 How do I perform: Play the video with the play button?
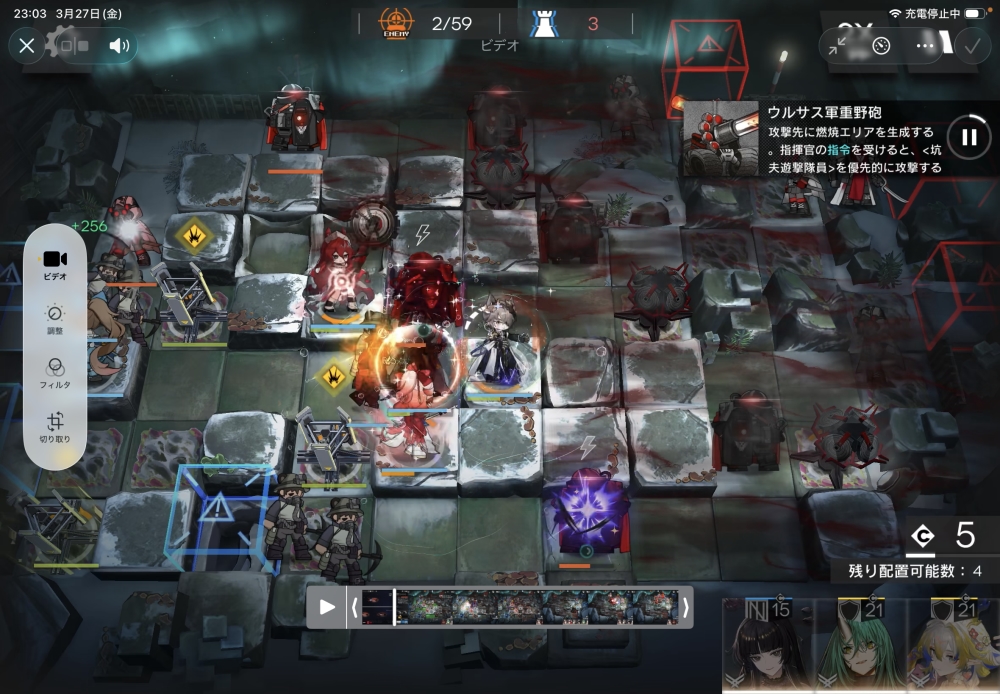tap(327, 606)
